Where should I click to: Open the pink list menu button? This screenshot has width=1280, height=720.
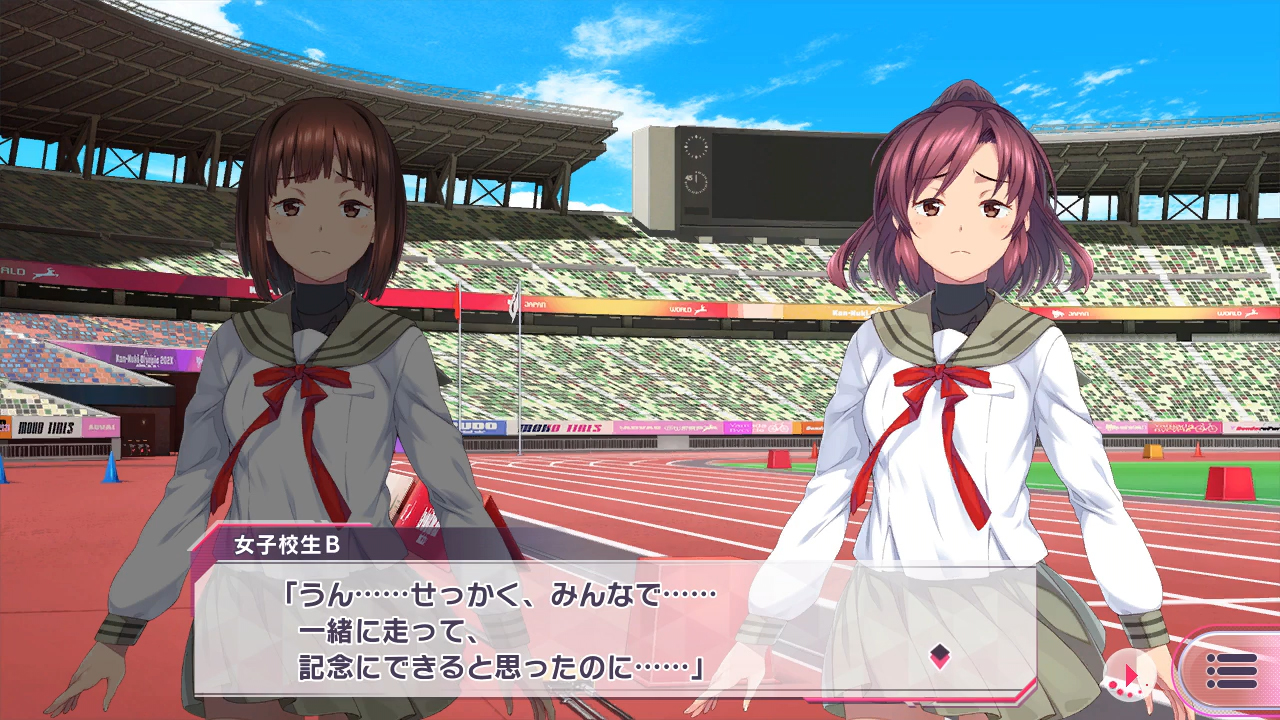point(1231,671)
